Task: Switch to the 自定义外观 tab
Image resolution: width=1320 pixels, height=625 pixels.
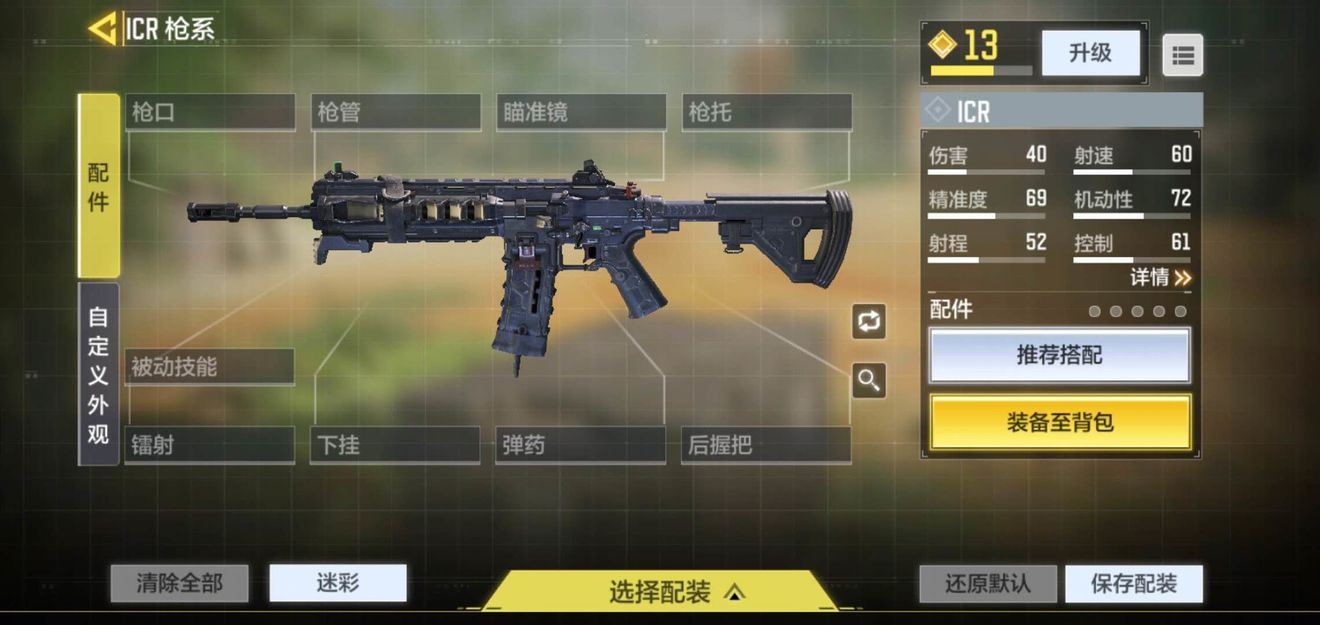Action: click(x=99, y=374)
